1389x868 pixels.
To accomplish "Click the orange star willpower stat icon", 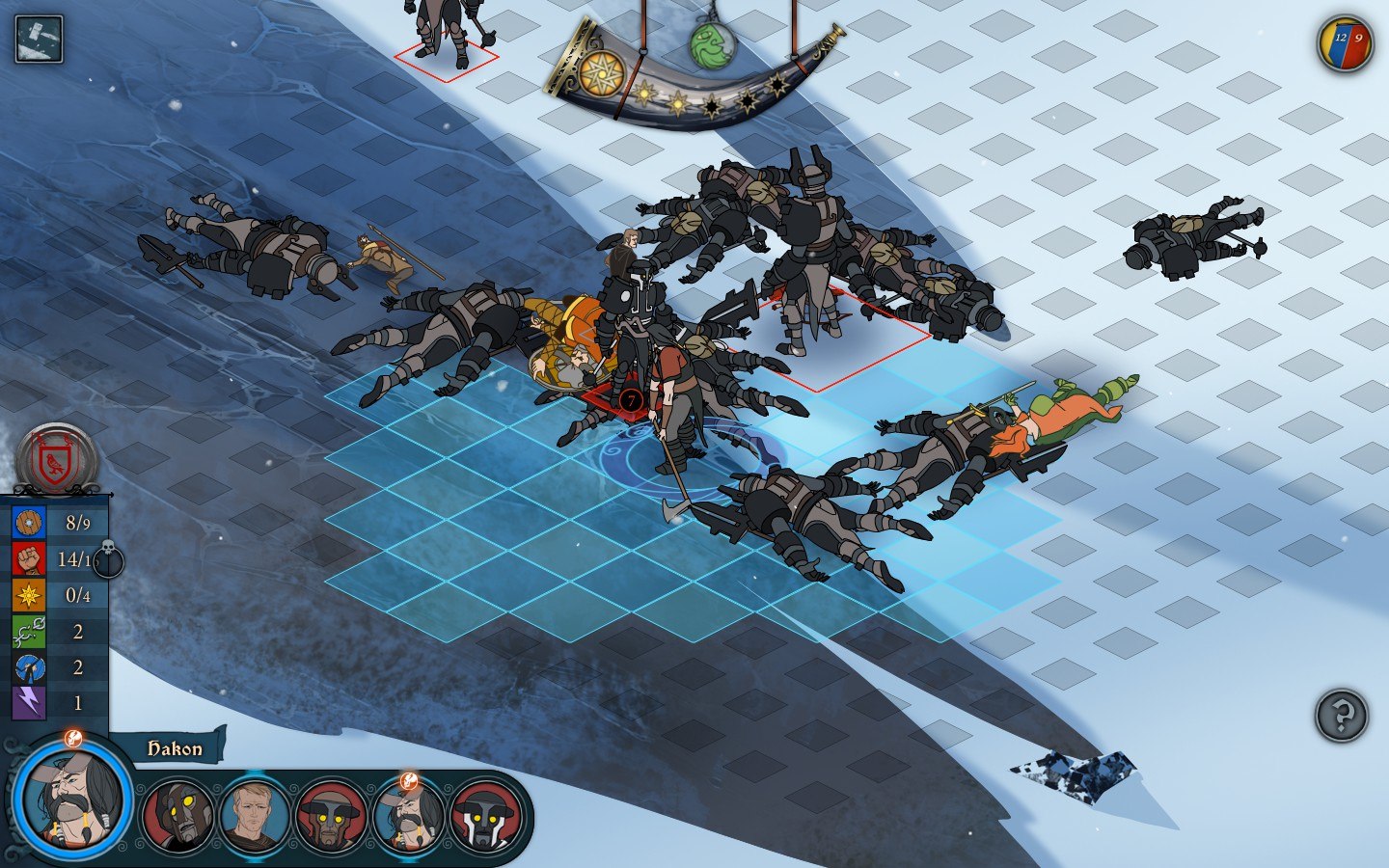I will coord(29,595).
